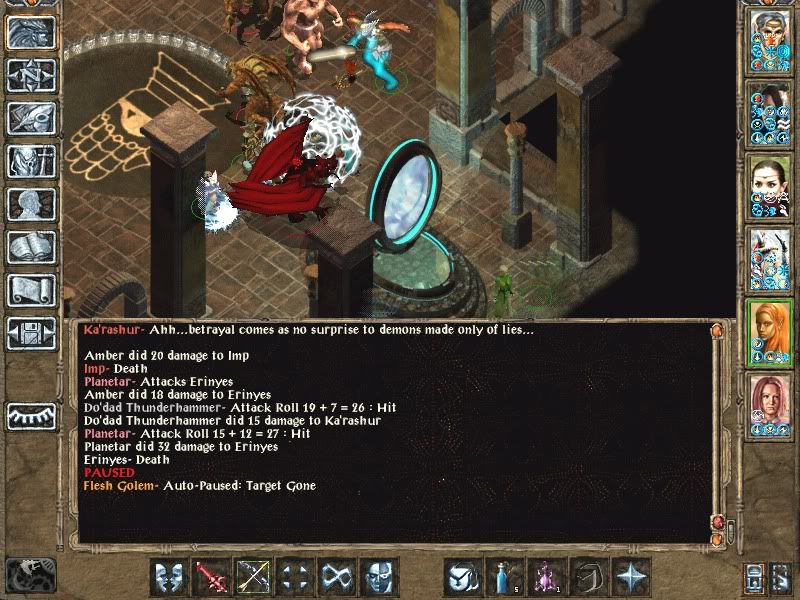
Task: Open special abilities with the star icon
Action: pos(631,577)
